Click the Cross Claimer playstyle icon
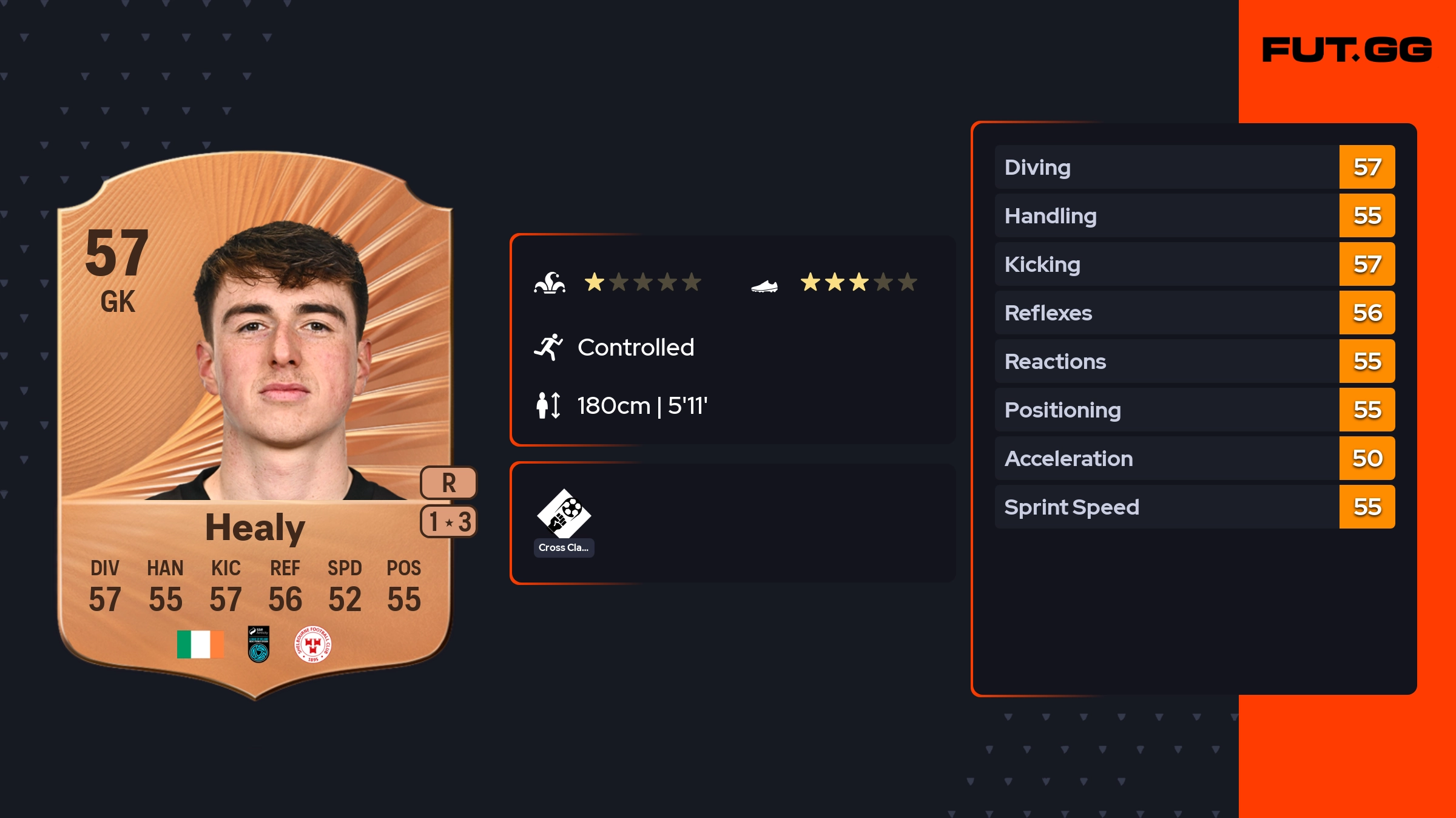Screen dimensions: 1456x818 tap(564, 515)
